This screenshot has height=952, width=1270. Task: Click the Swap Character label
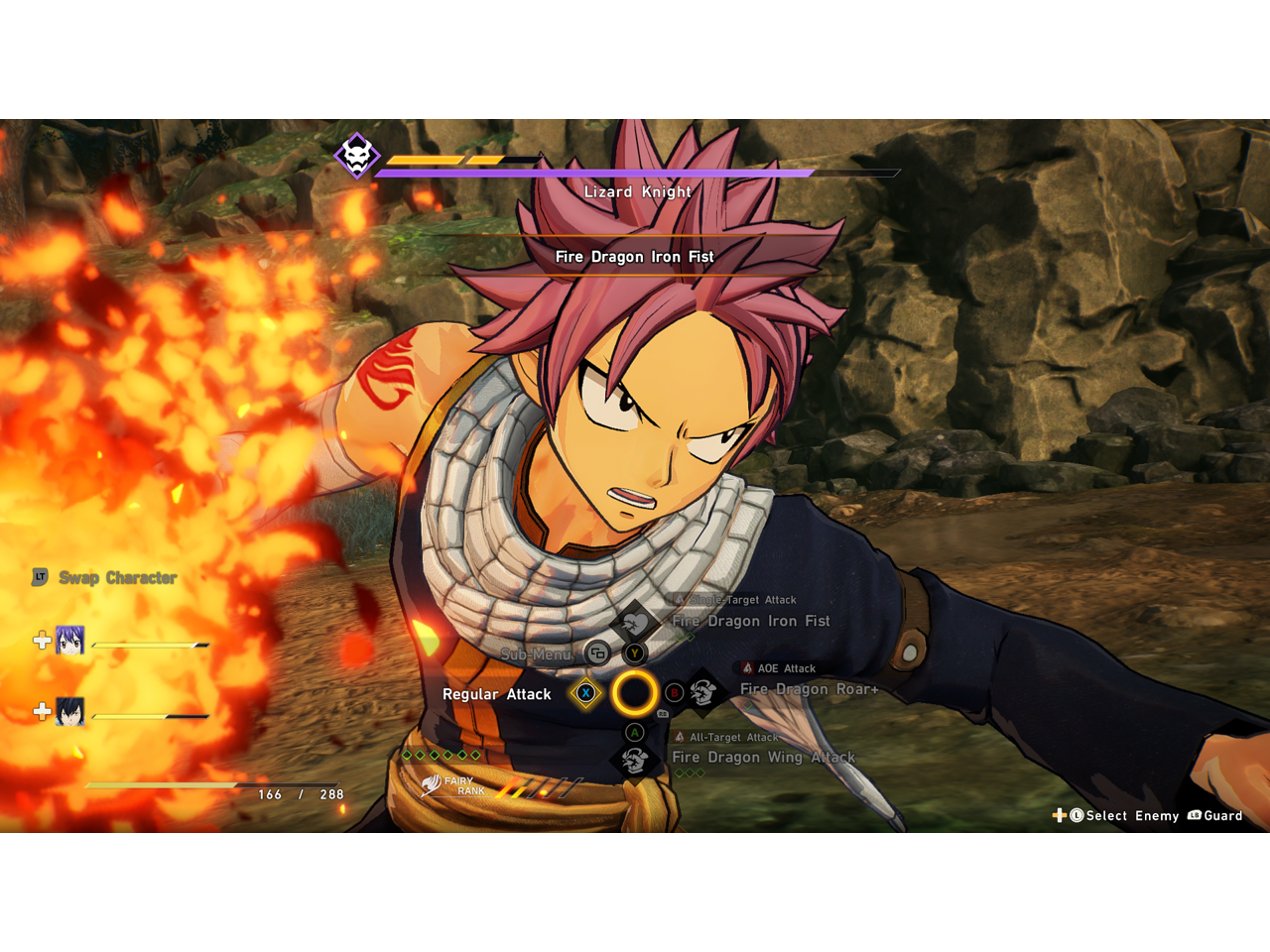pyautogui.click(x=117, y=577)
